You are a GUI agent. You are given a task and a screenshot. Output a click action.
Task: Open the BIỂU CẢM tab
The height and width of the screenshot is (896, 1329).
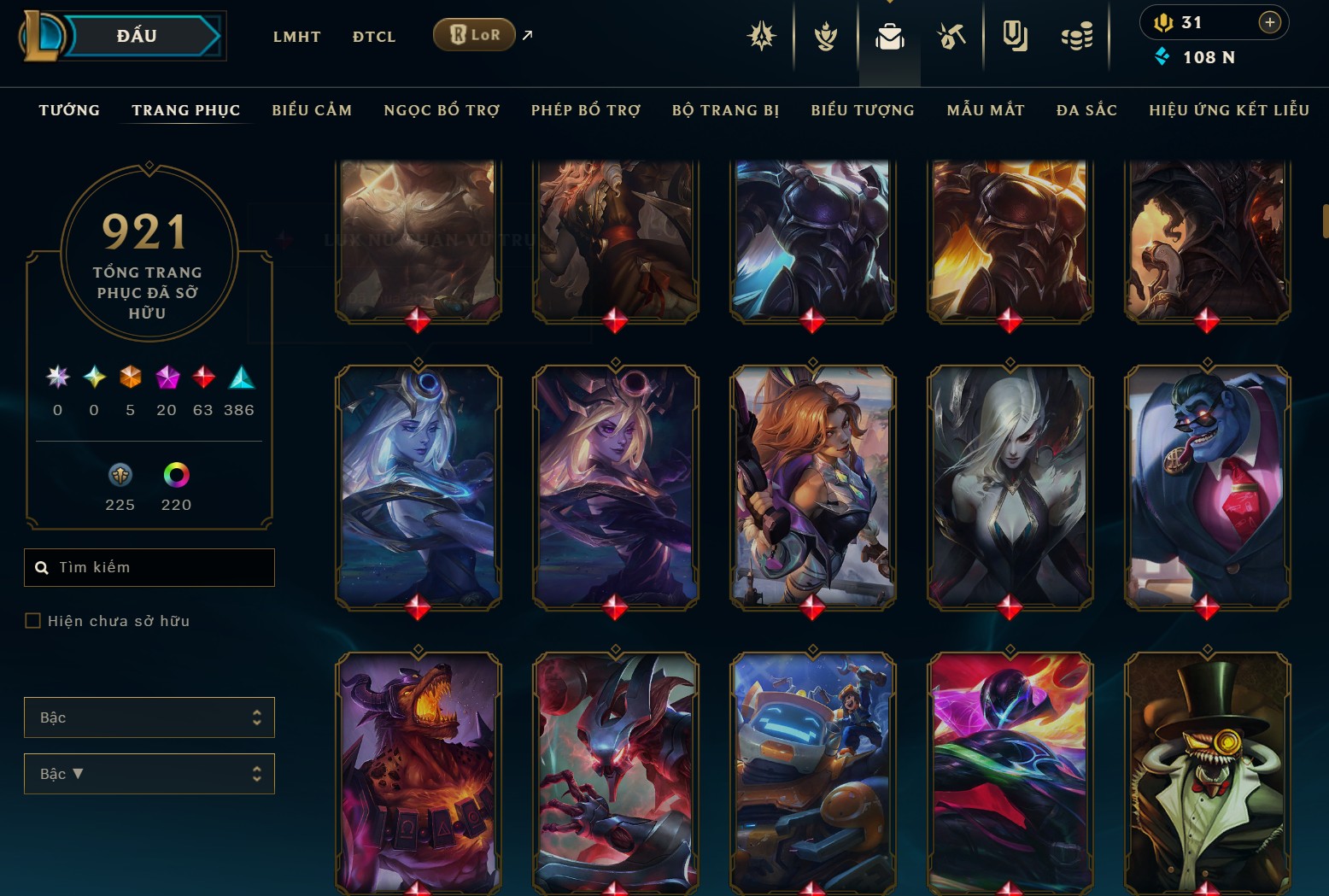click(x=312, y=110)
